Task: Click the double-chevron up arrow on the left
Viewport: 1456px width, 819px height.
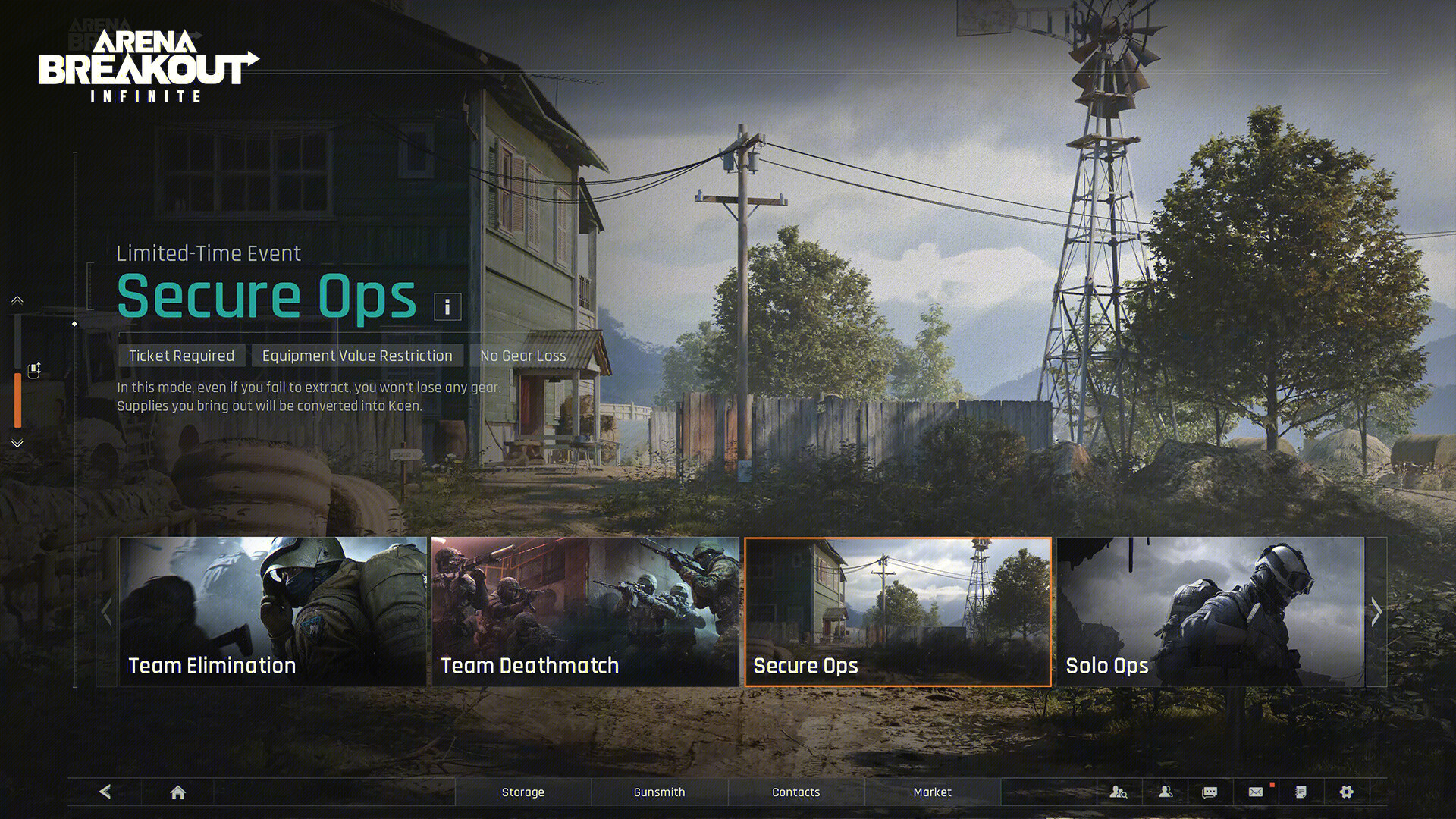Action: (17, 300)
